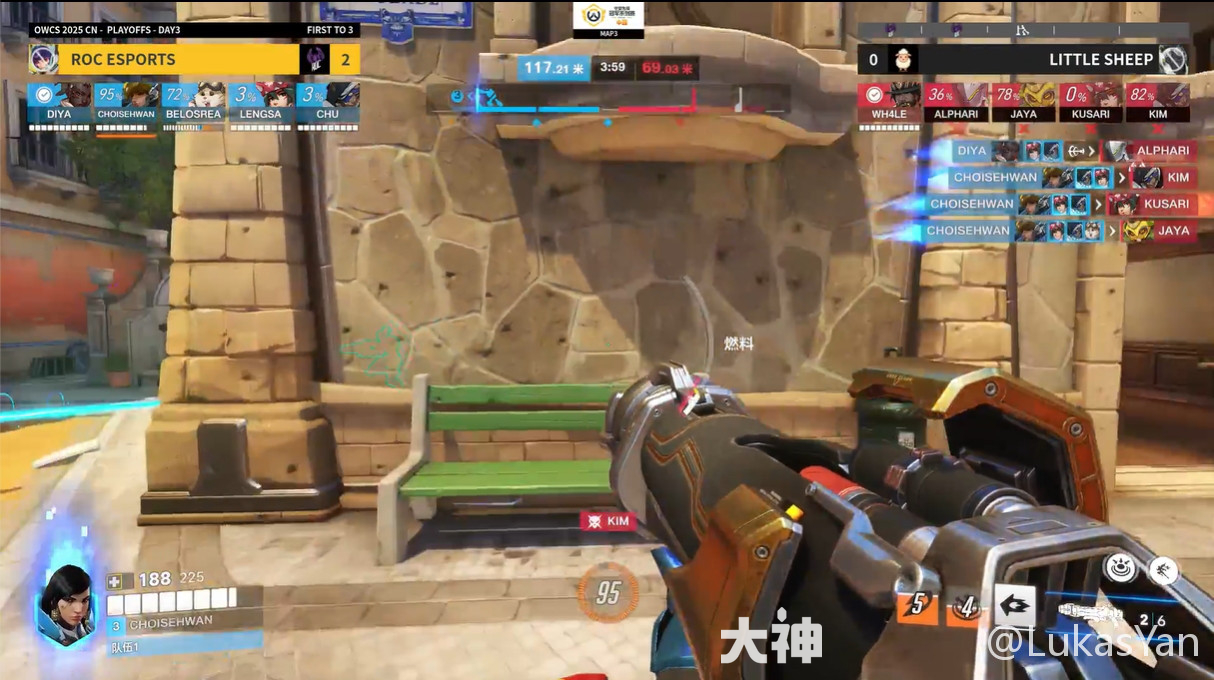Viewport: 1214px width, 680px height.
Task: Select the running figure perk icon
Action: (x=1162, y=570)
